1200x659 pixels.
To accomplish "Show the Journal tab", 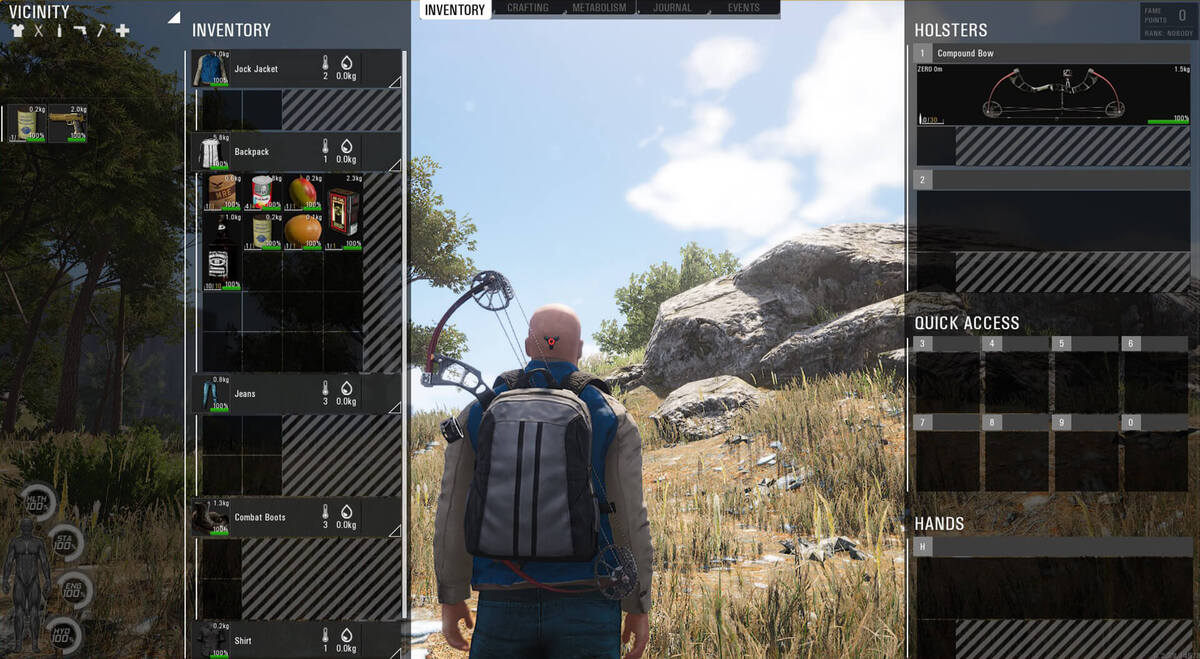I will pyautogui.click(x=672, y=8).
